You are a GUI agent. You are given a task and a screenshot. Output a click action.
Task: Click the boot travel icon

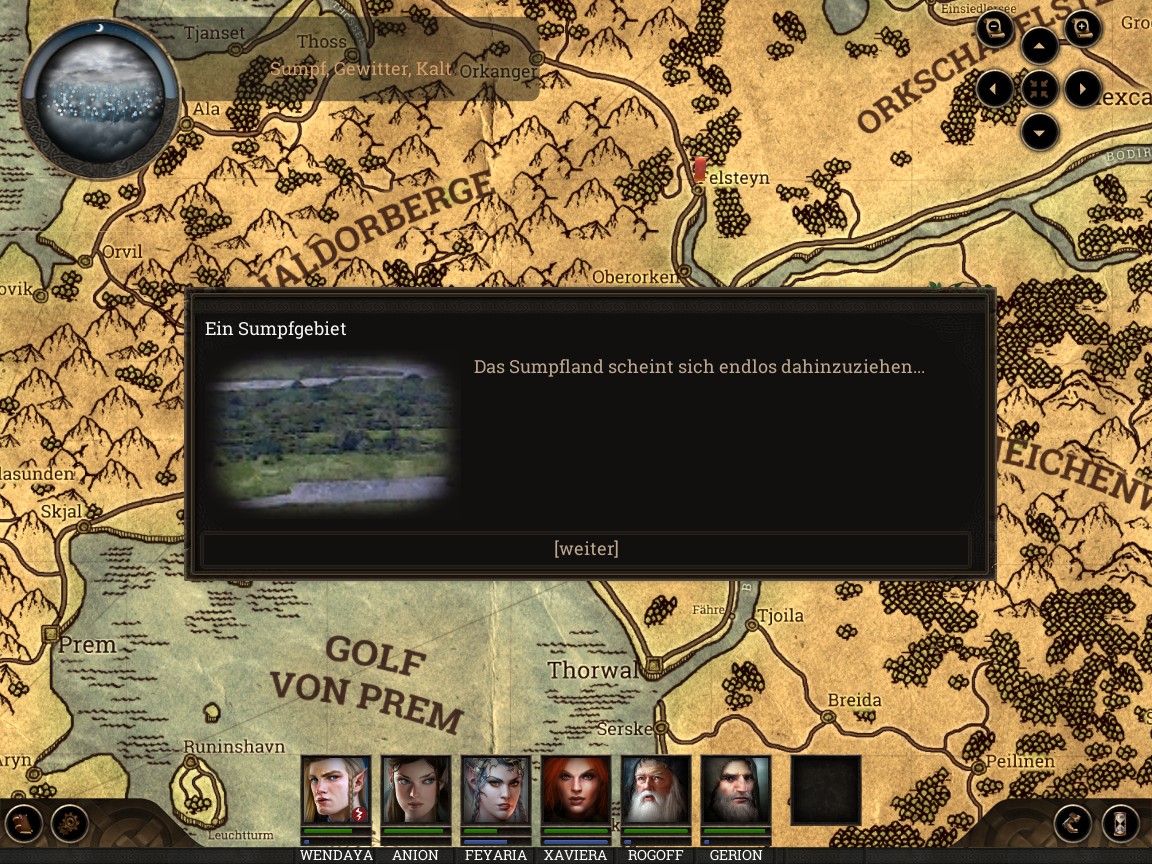point(1073,824)
